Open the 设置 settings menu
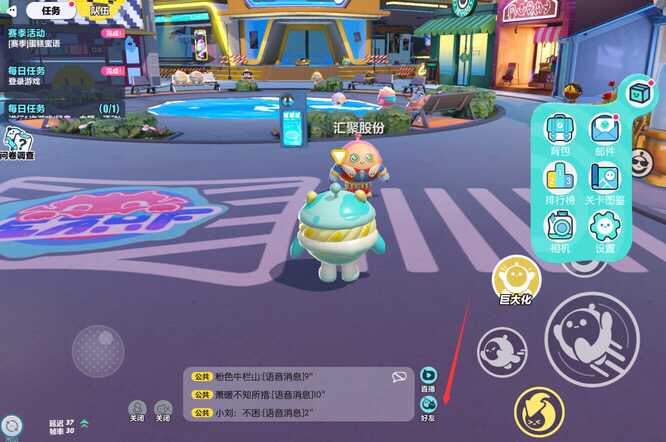Screen dimensions: 666x442 [x=604, y=230]
